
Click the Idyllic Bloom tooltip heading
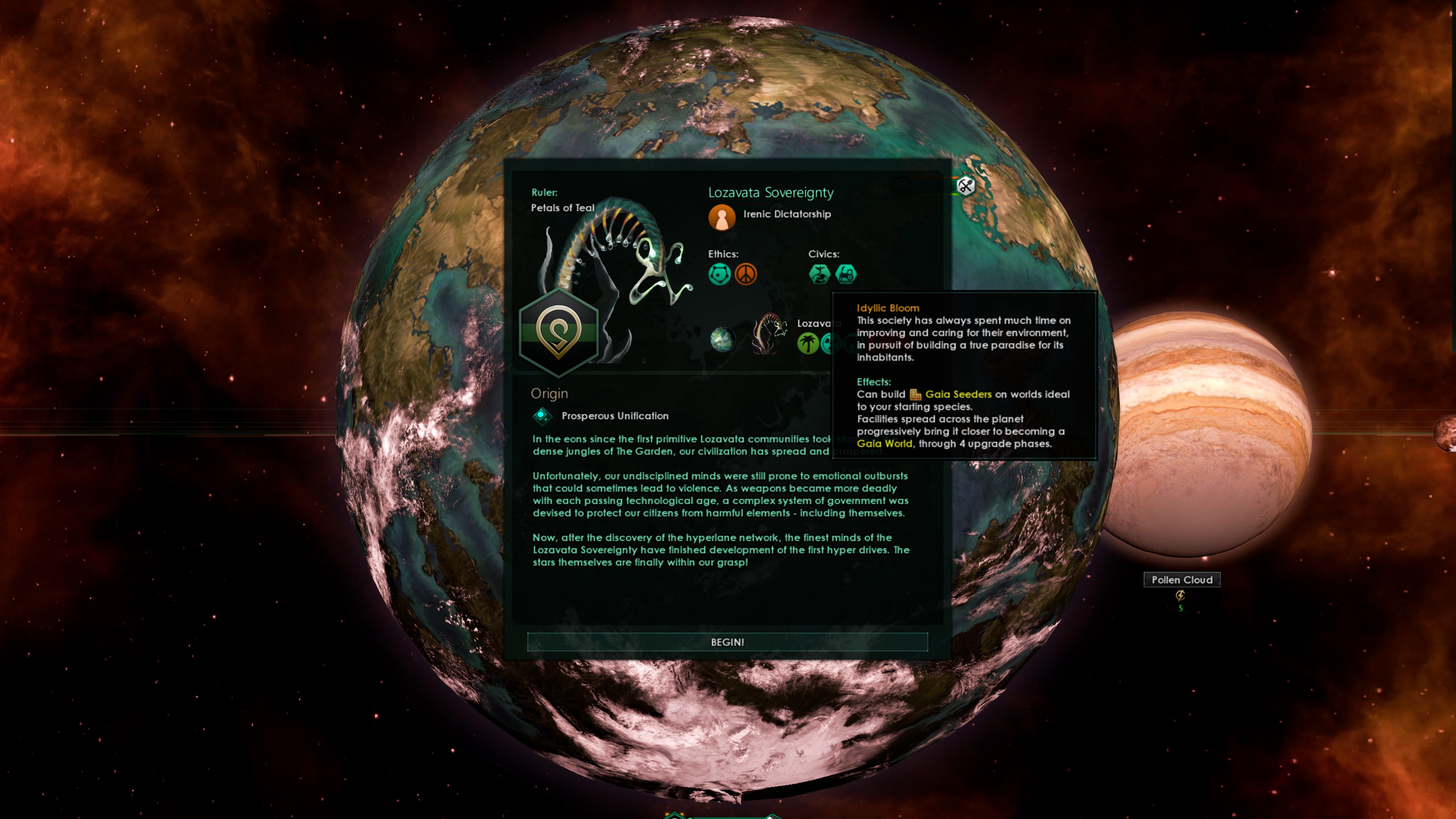(887, 308)
